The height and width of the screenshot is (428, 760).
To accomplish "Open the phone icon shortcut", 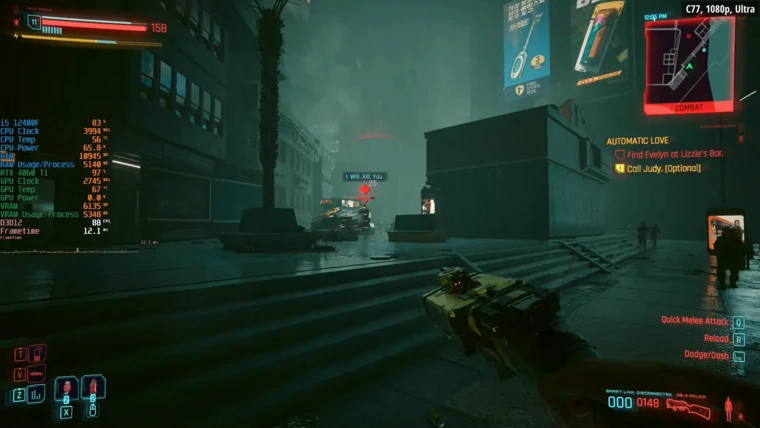I will (x=37, y=353).
